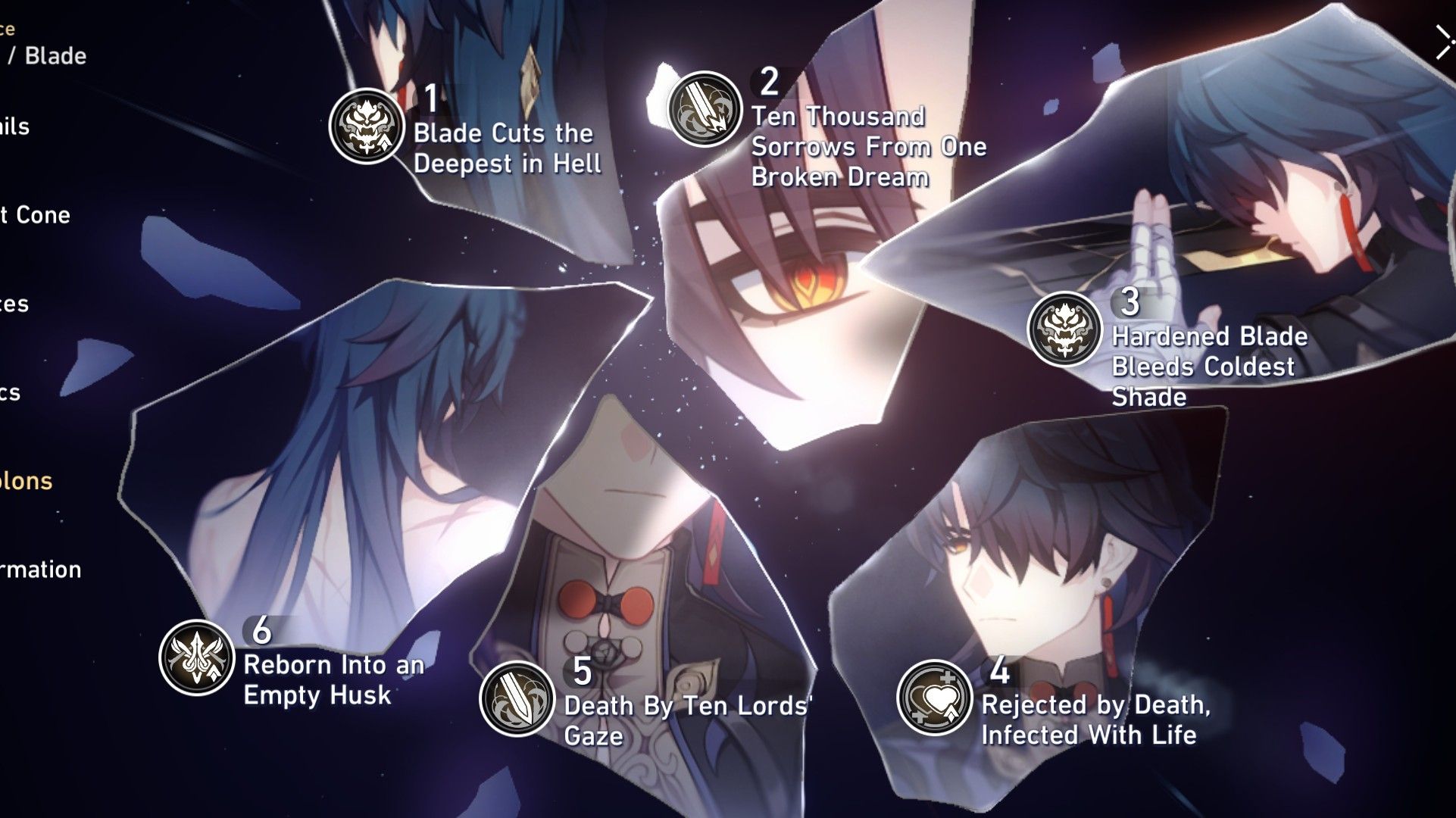Select the Eidolon 1 dragon medallion icon
Screen dimensions: 1456x818
pyautogui.click(x=366, y=121)
